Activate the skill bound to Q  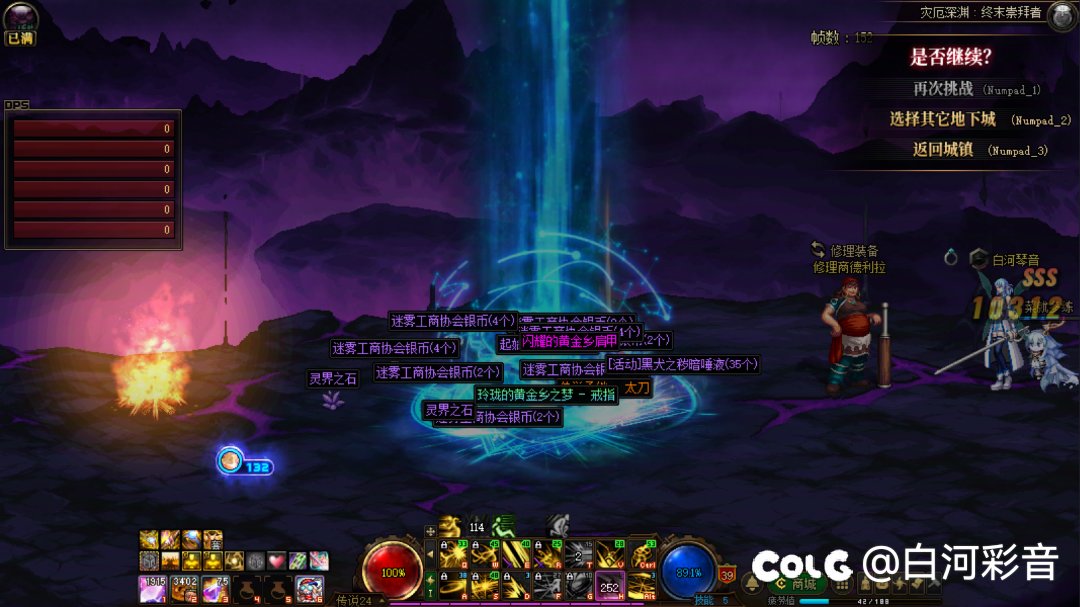click(x=452, y=554)
